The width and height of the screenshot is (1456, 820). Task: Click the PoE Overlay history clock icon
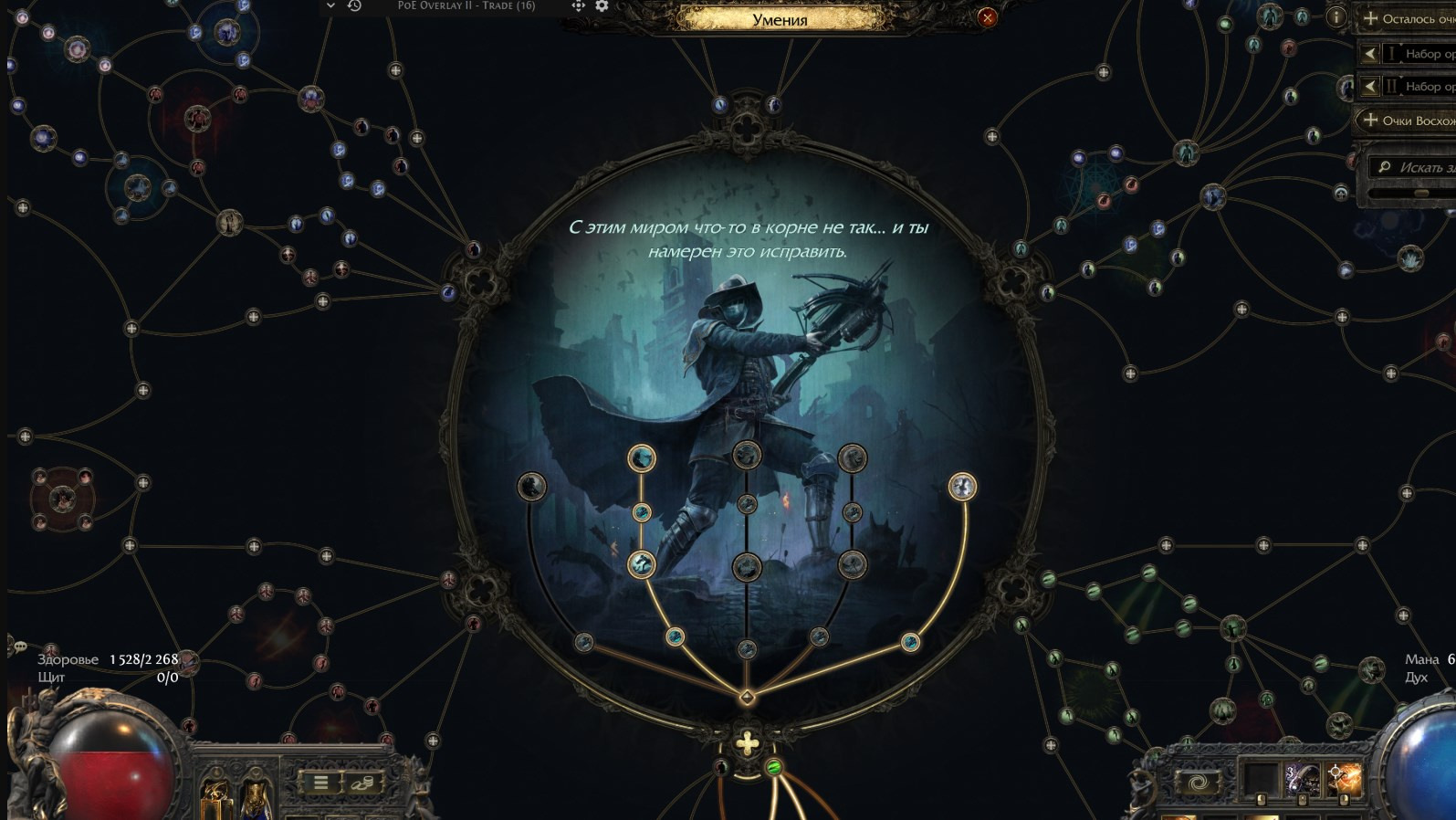coord(354,6)
